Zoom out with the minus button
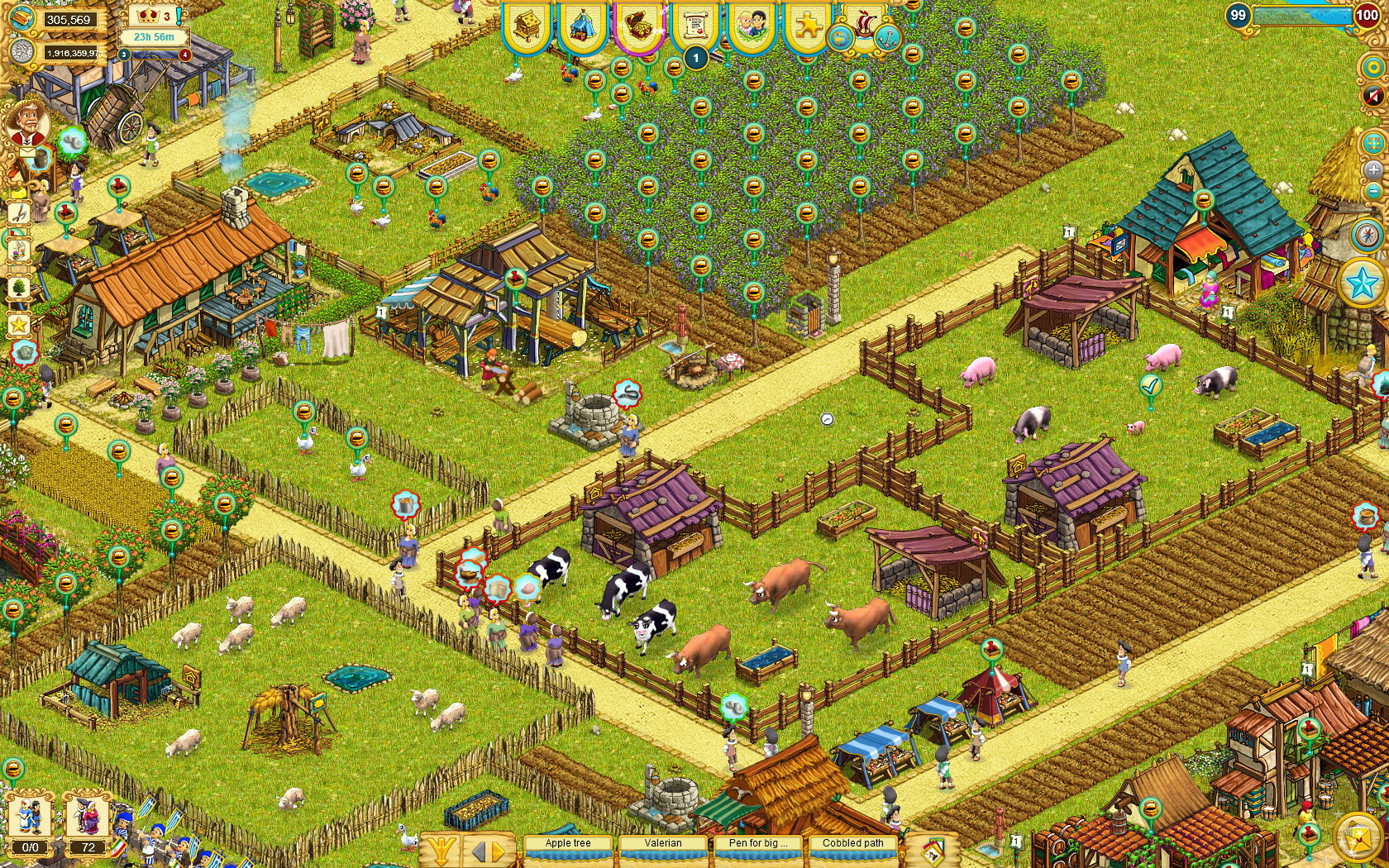This screenshot has width=1389, height=868. coord(1372,192)
